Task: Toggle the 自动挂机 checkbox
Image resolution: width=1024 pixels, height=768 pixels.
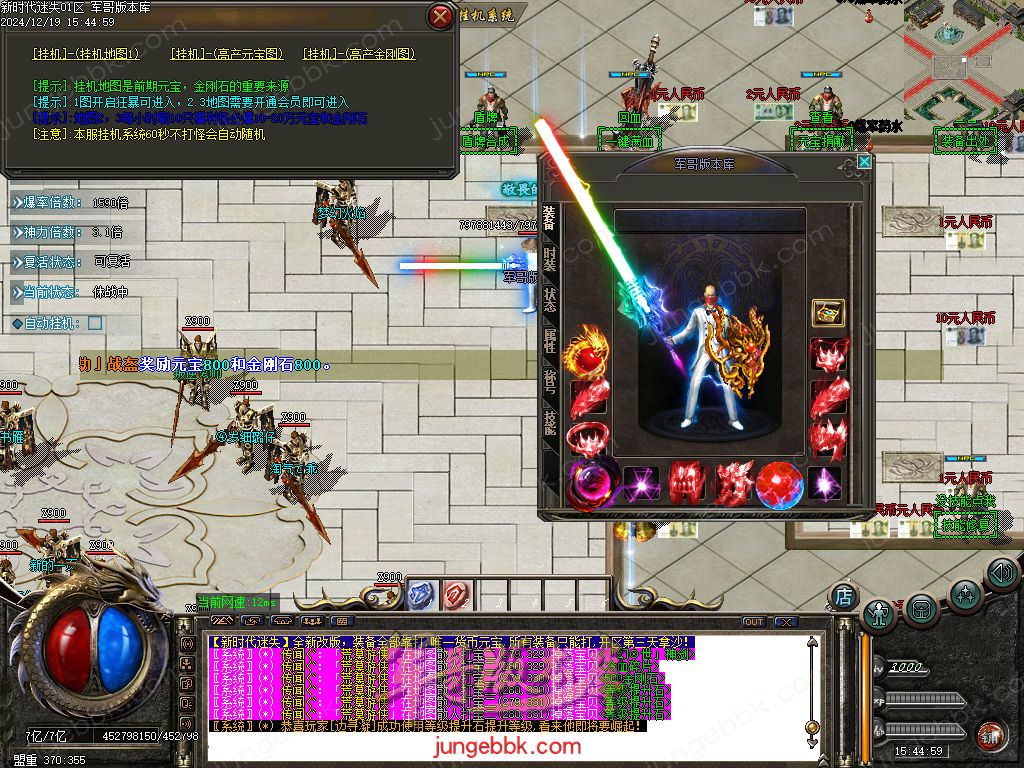Action: 95,323
